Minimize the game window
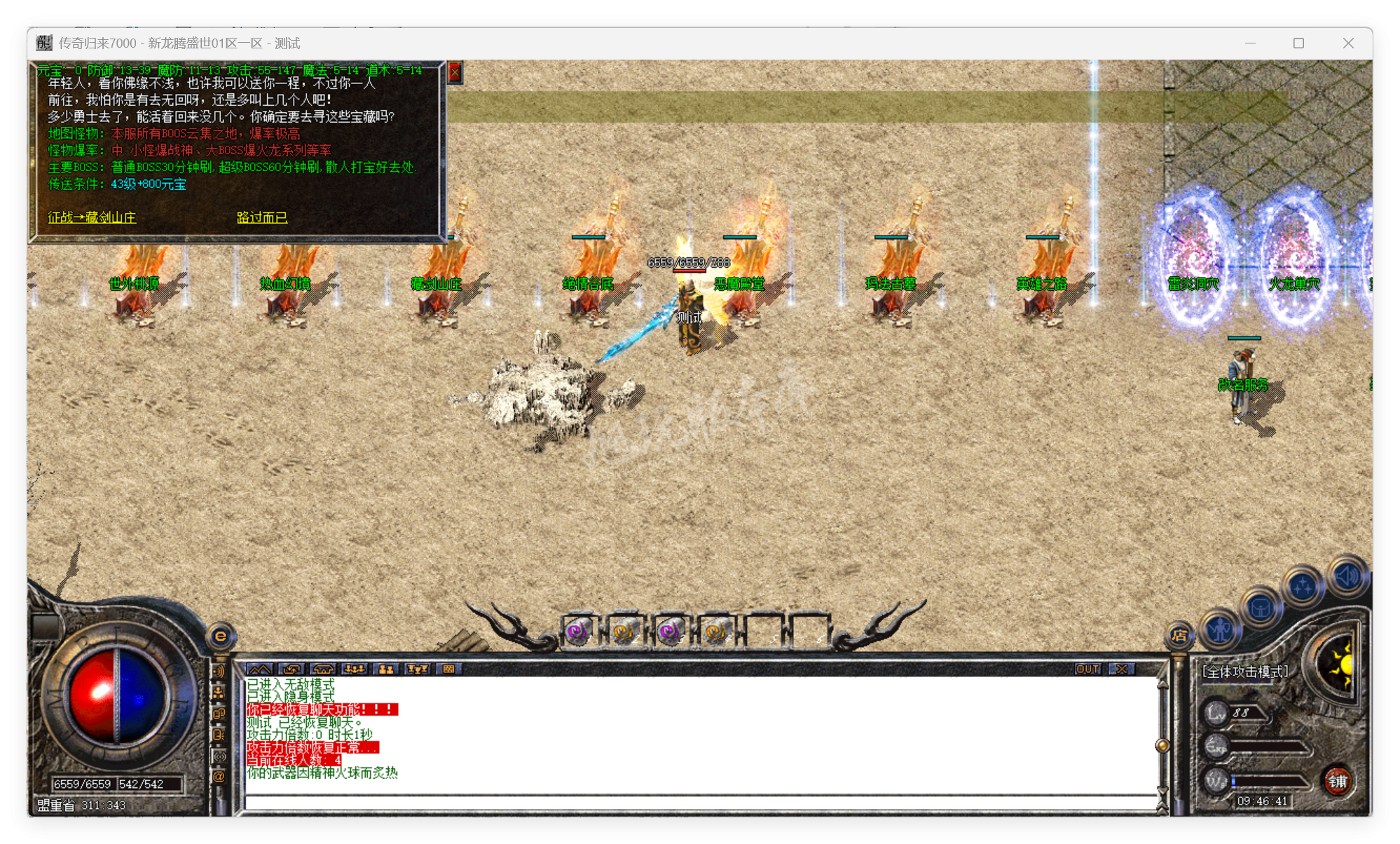 (x=1250, y=43)
